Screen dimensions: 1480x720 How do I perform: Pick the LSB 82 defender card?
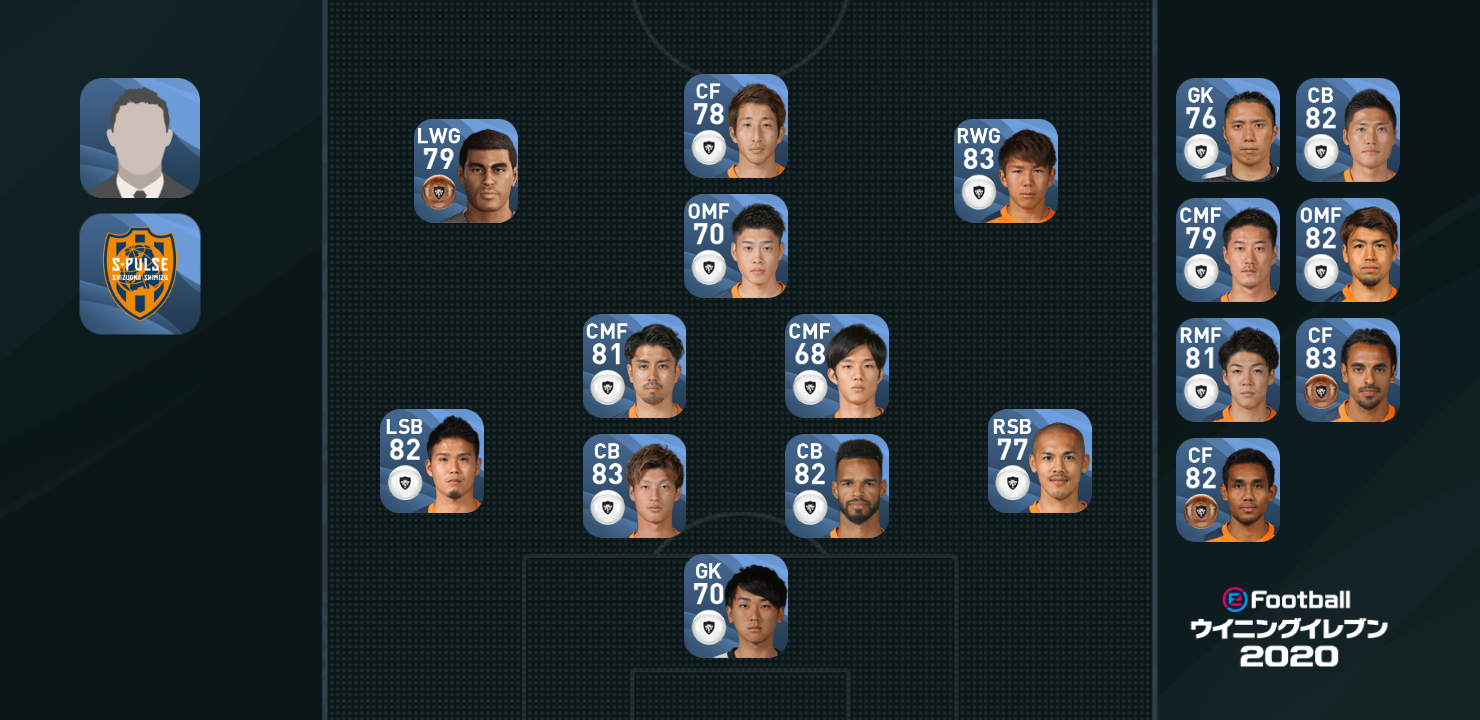click(x=432, y=461)
